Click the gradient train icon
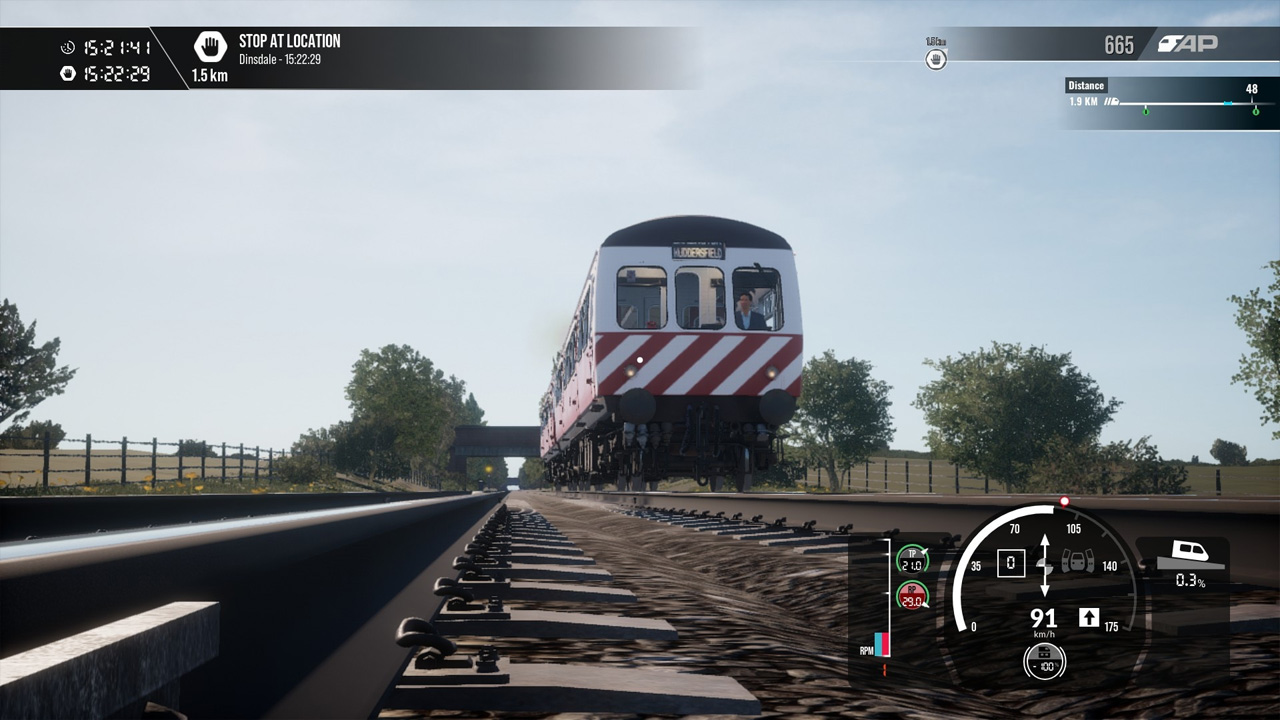 click(1190, 552)
